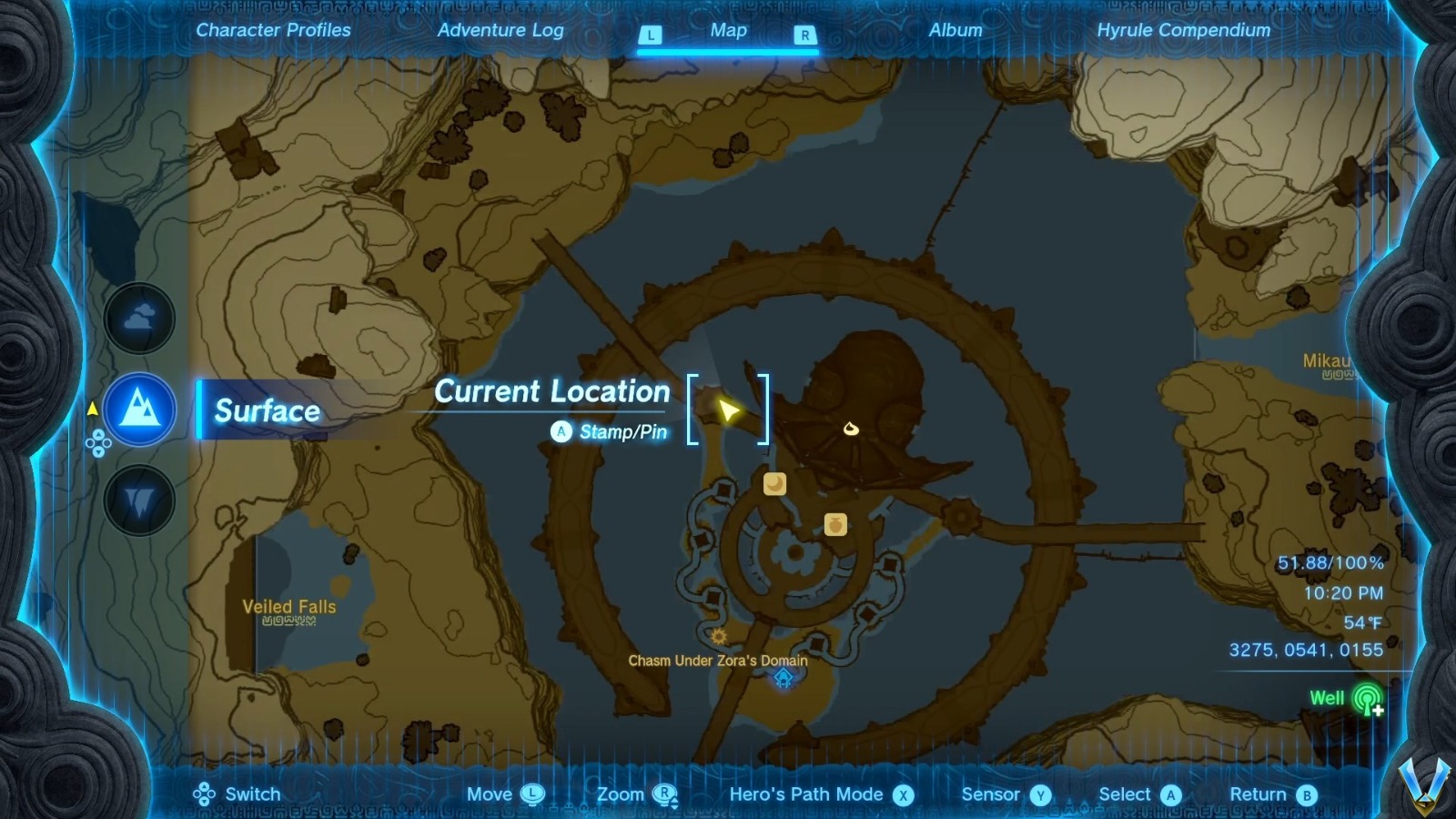Click the yellow current location arrow marker

[727, 411]
